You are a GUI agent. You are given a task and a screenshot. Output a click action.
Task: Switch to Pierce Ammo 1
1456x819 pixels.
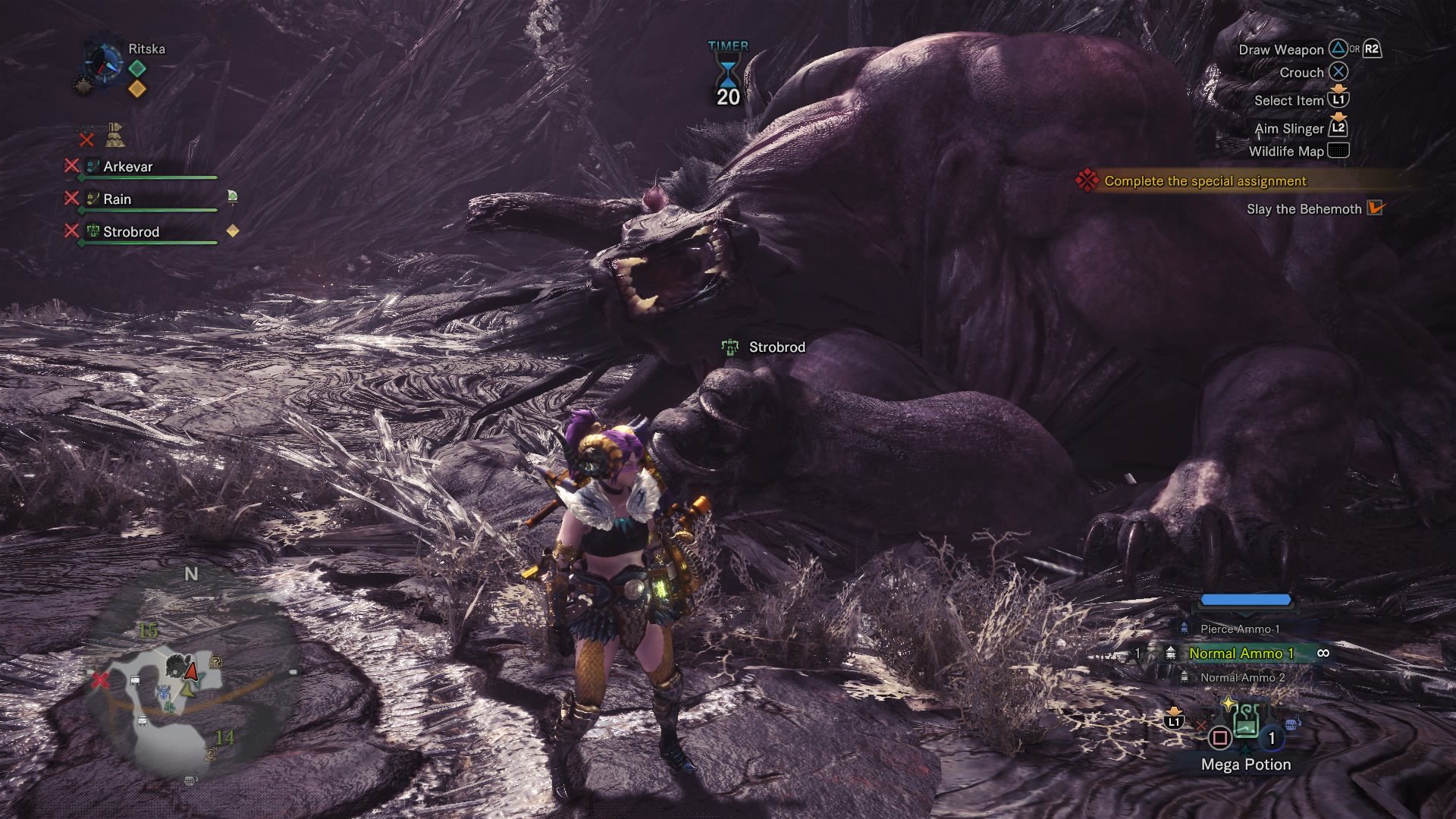[1239, 629]
